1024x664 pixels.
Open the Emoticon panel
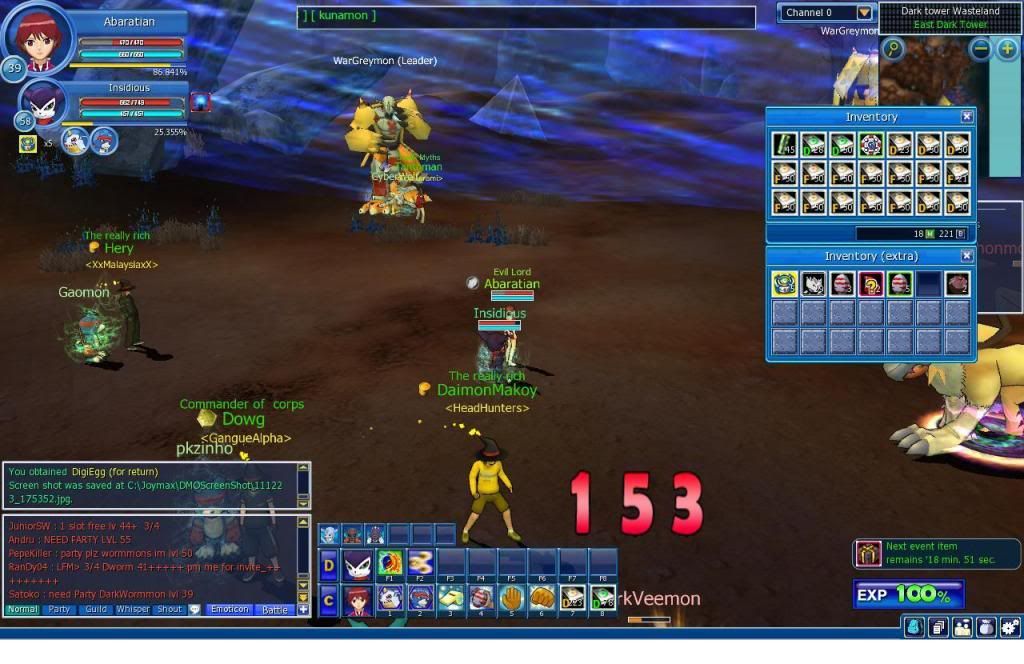coord(229,609)
